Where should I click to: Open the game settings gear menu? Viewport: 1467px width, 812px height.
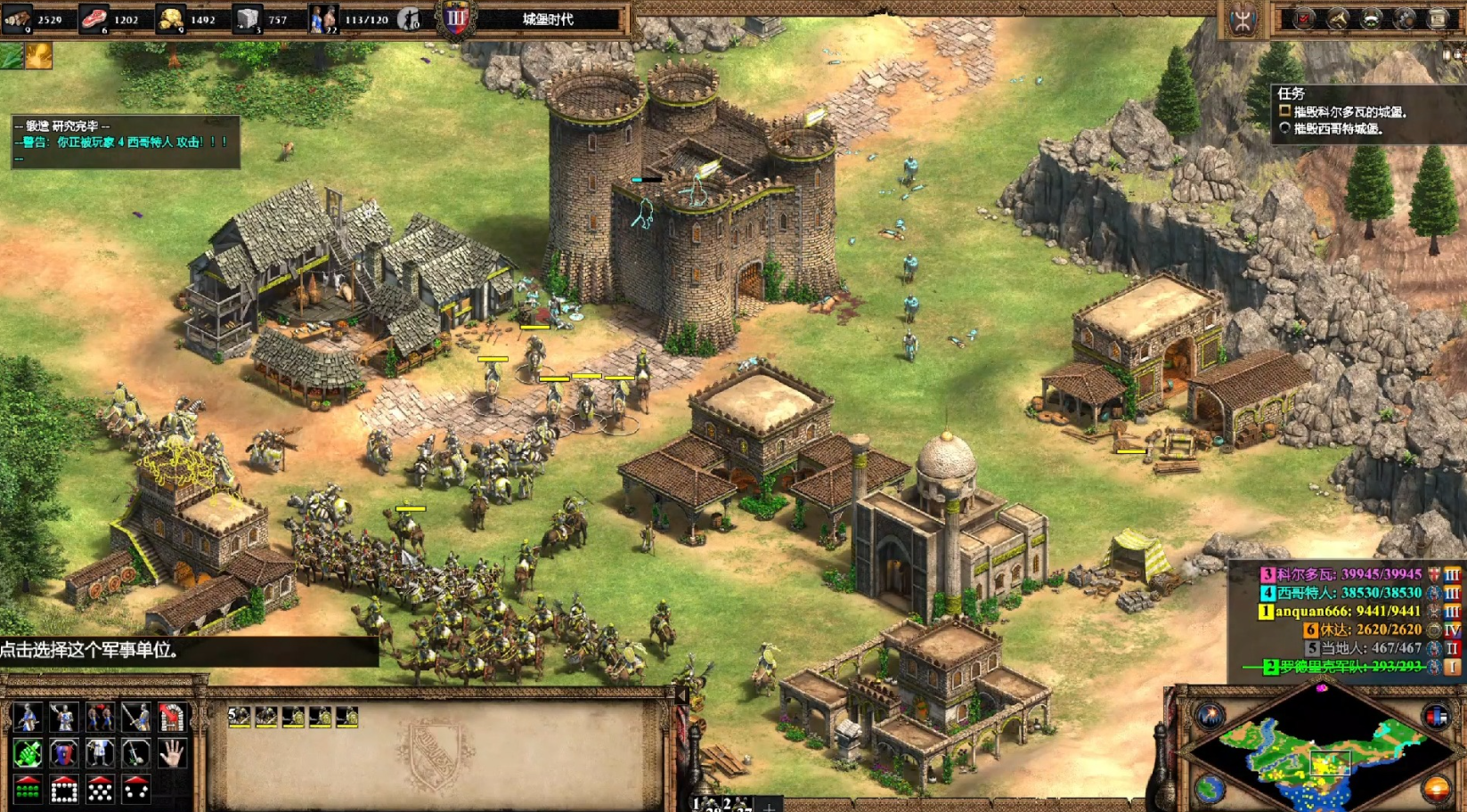(1406, 19)
